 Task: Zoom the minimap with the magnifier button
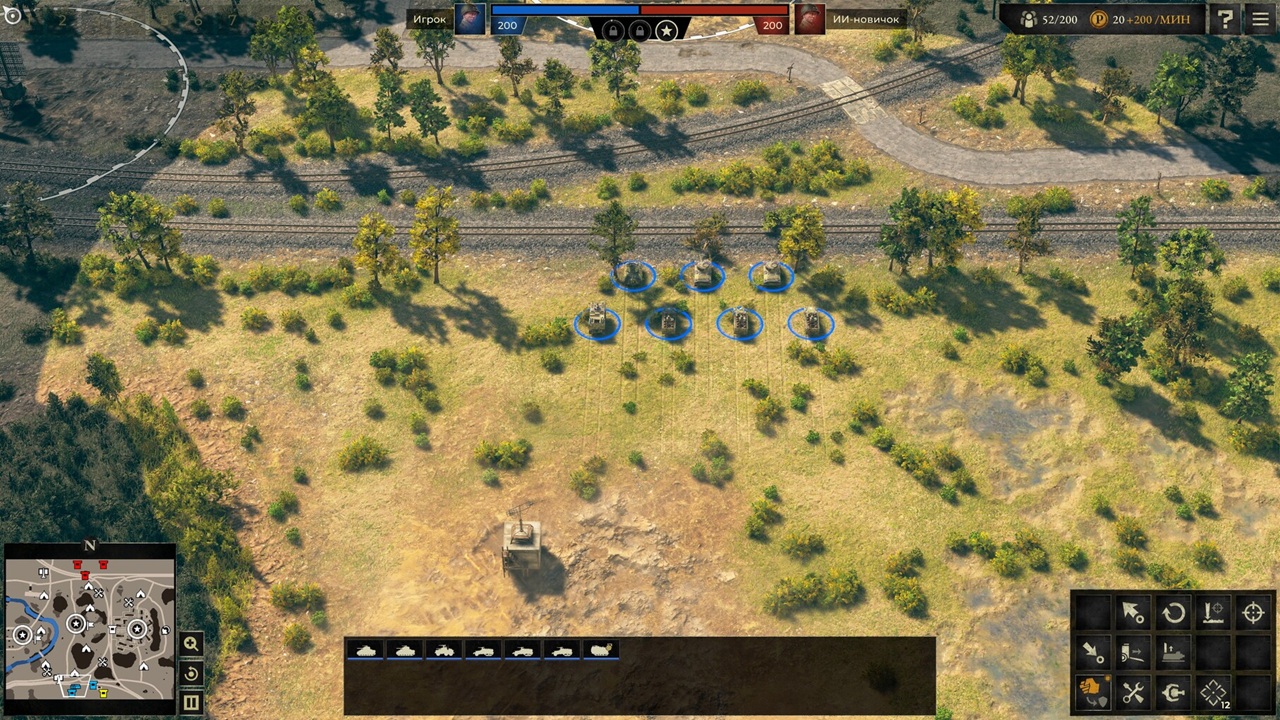[x=191, y=643]
